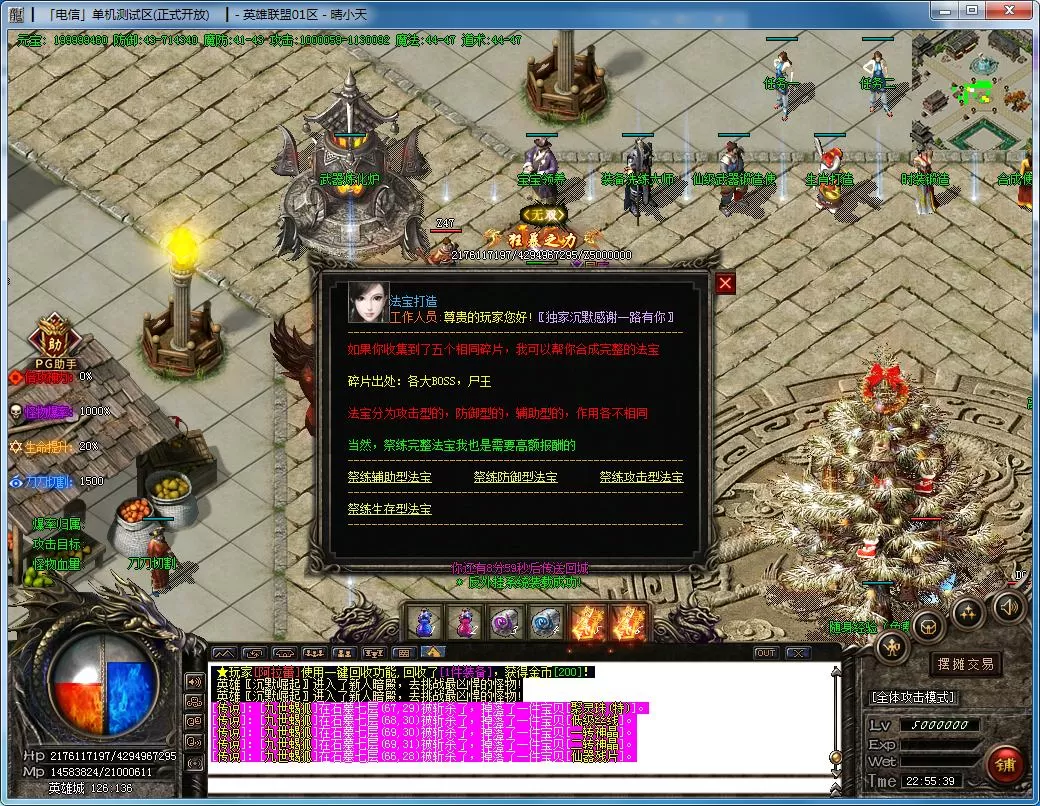
Task: Maximize the game window
Action: coord(971,11)
